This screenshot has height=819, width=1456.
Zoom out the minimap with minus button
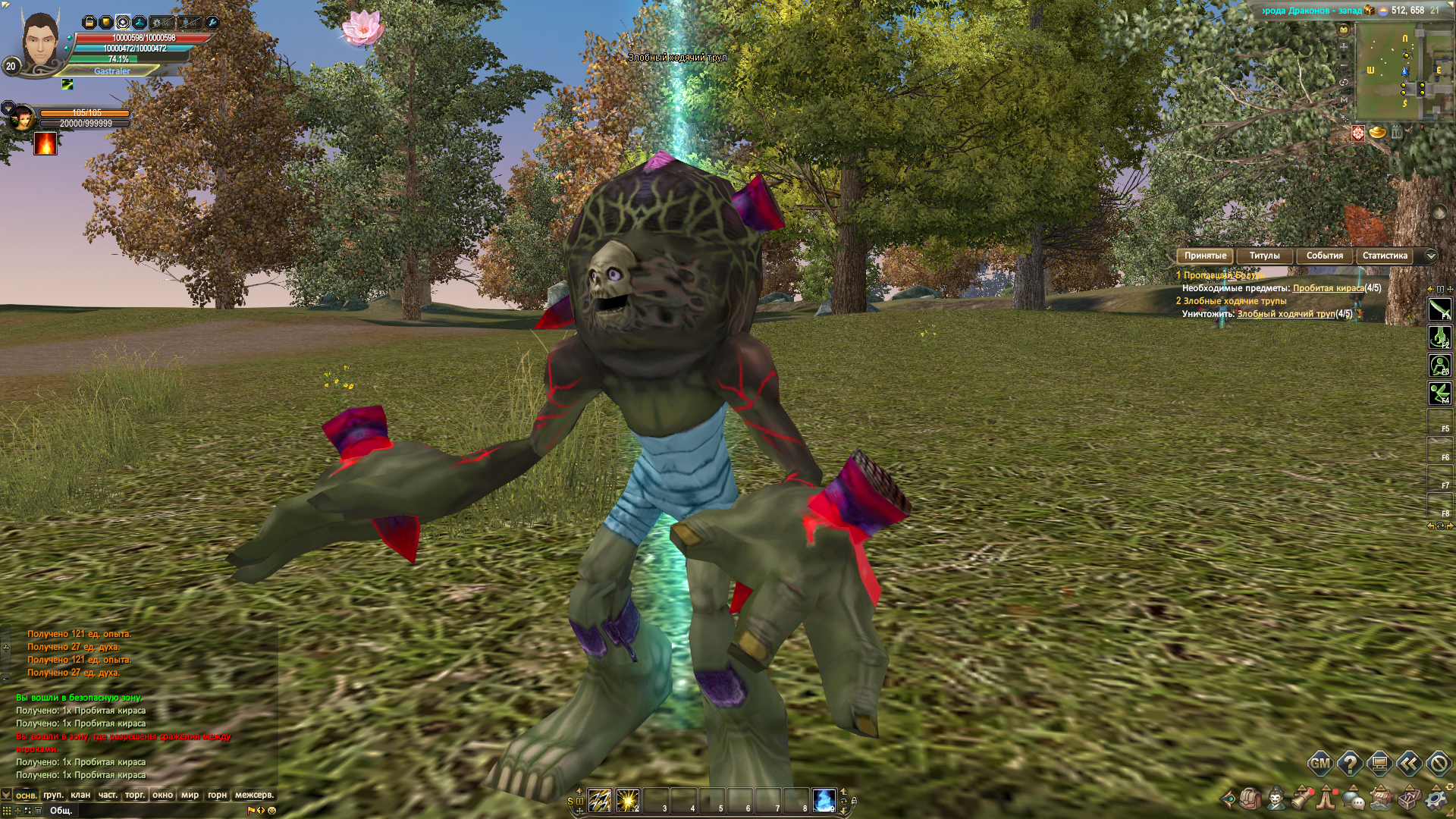1344,66
